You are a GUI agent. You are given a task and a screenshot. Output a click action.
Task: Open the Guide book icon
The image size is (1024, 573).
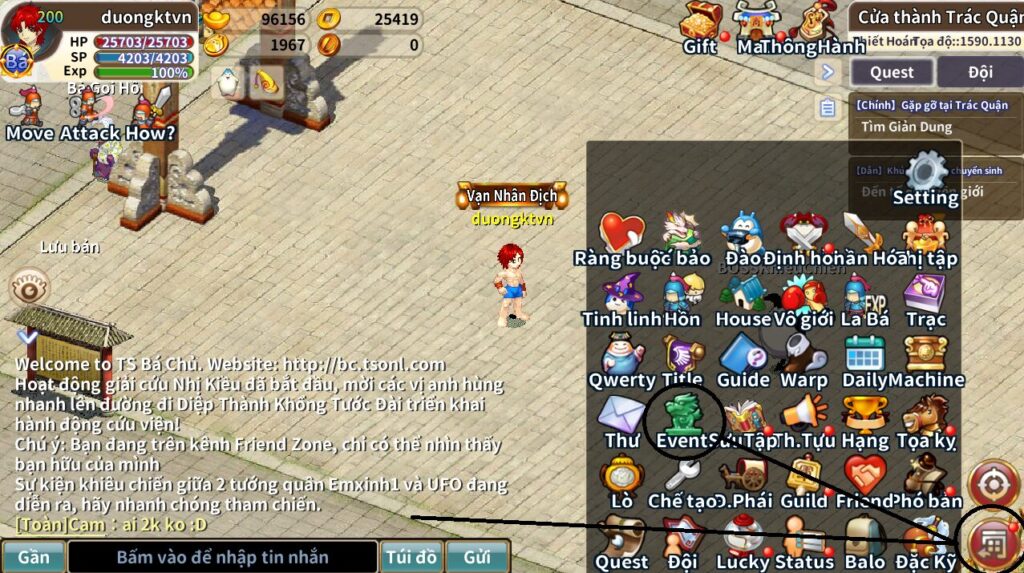743,358
